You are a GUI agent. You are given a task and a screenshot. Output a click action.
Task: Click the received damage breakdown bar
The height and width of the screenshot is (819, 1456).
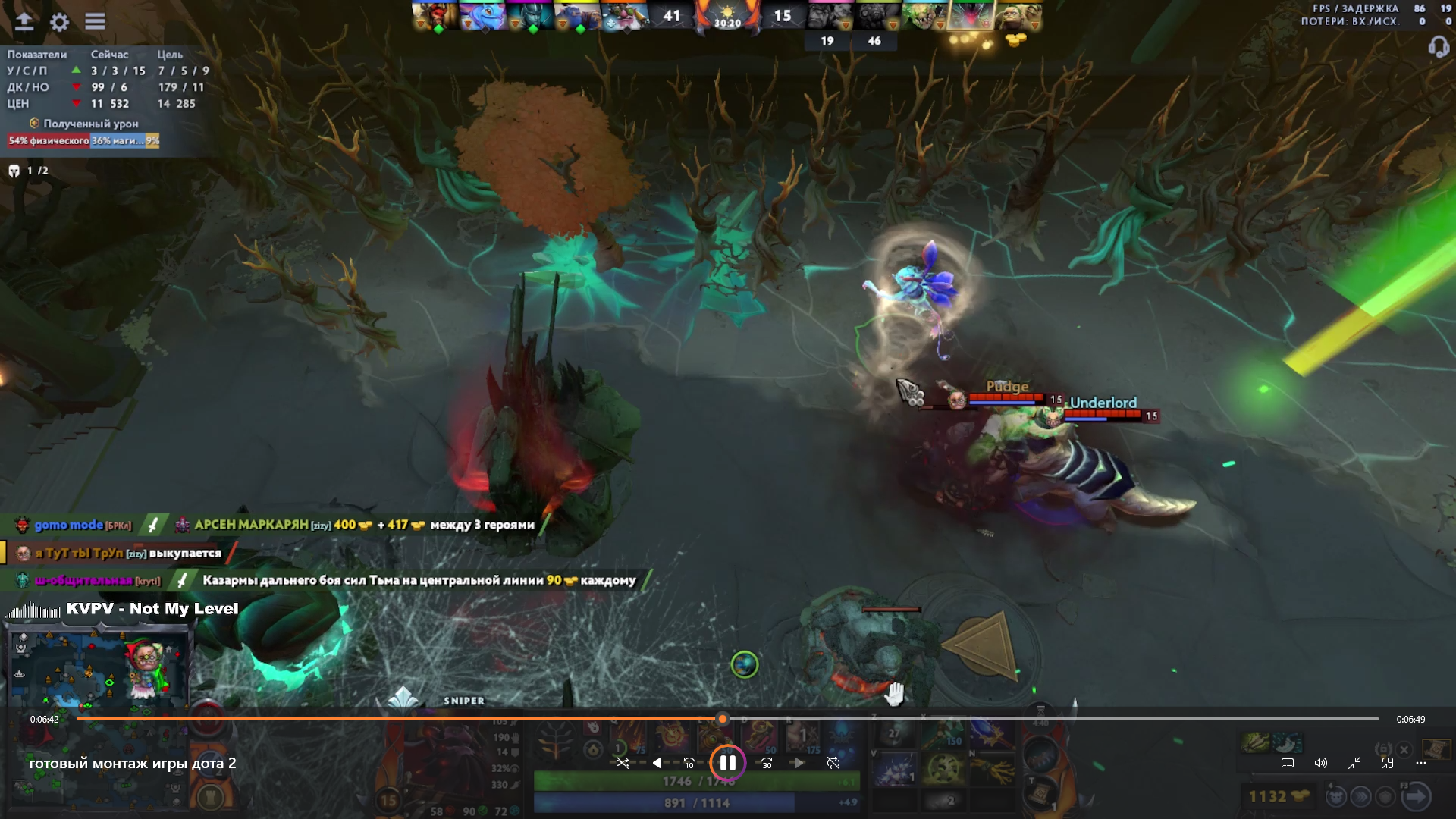[x=83, y=140]
